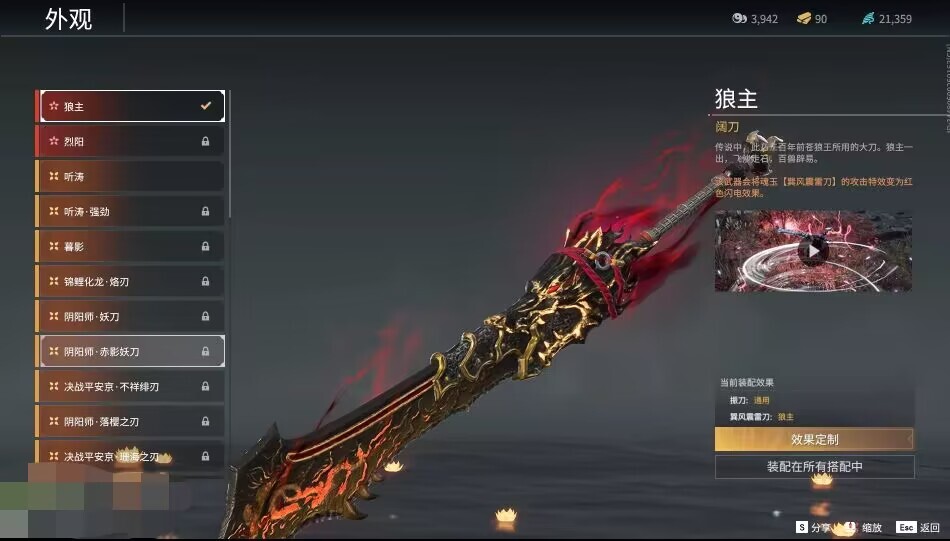Pick the 听涛·强劲 skin

click(130, 211)
